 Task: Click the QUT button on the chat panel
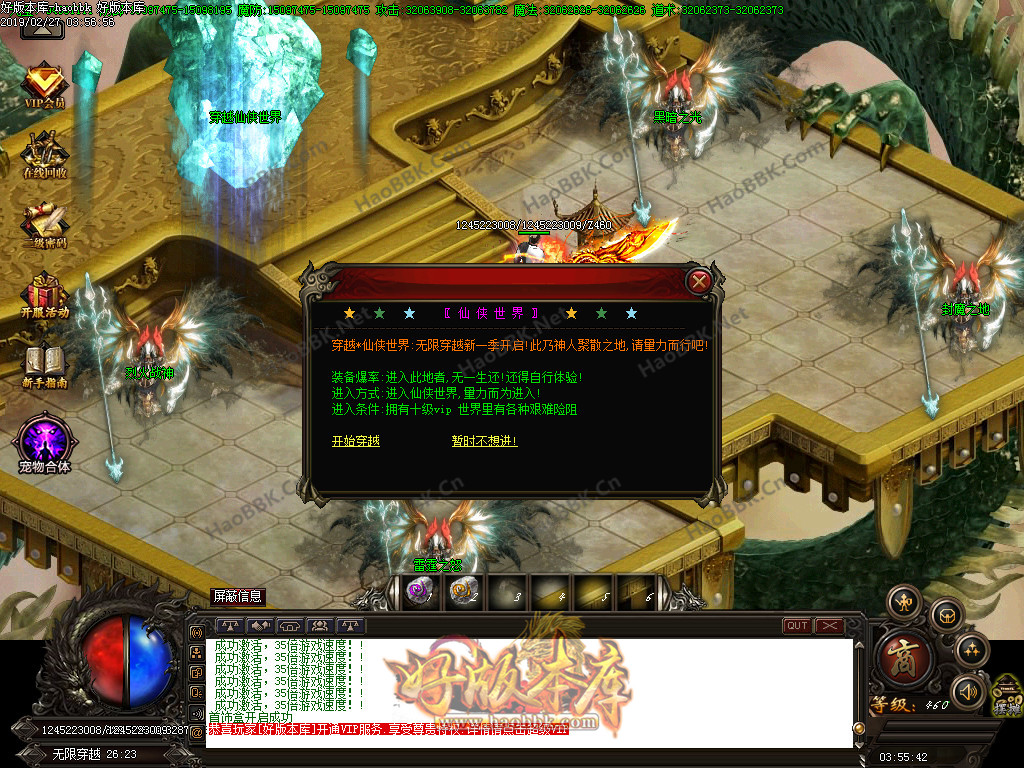[797, 626]
